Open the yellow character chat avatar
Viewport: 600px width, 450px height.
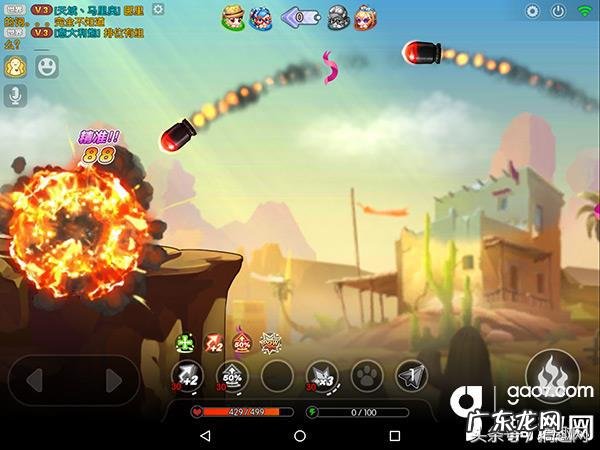pyautogui.click(x=16, y=67)
